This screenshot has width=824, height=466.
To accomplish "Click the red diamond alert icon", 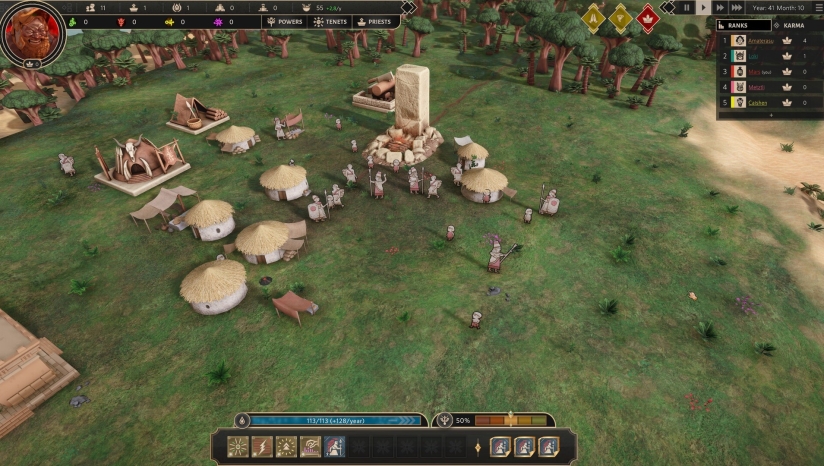I will point(647,18).
